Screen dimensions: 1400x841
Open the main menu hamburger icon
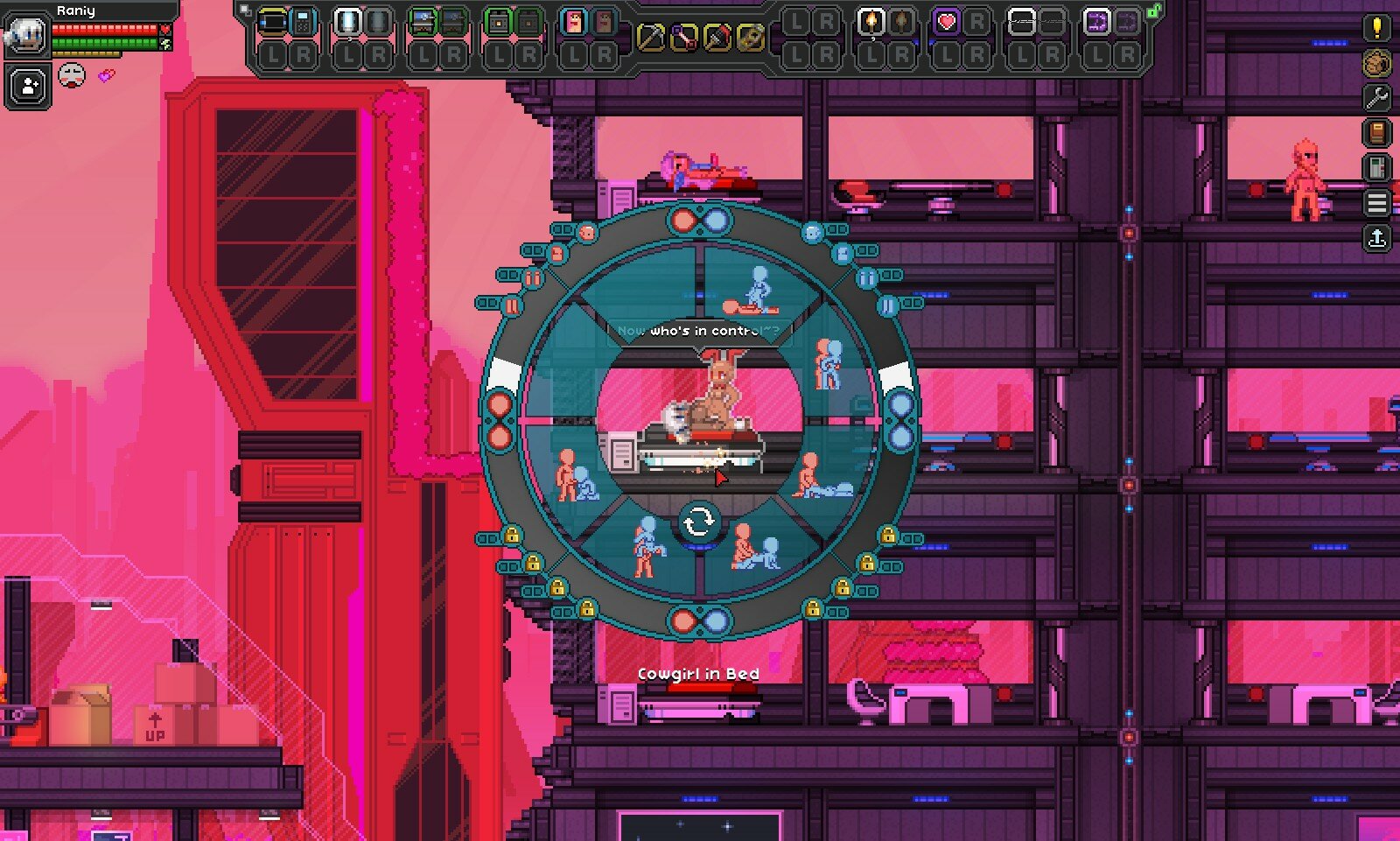click(x=1375, y=200)
